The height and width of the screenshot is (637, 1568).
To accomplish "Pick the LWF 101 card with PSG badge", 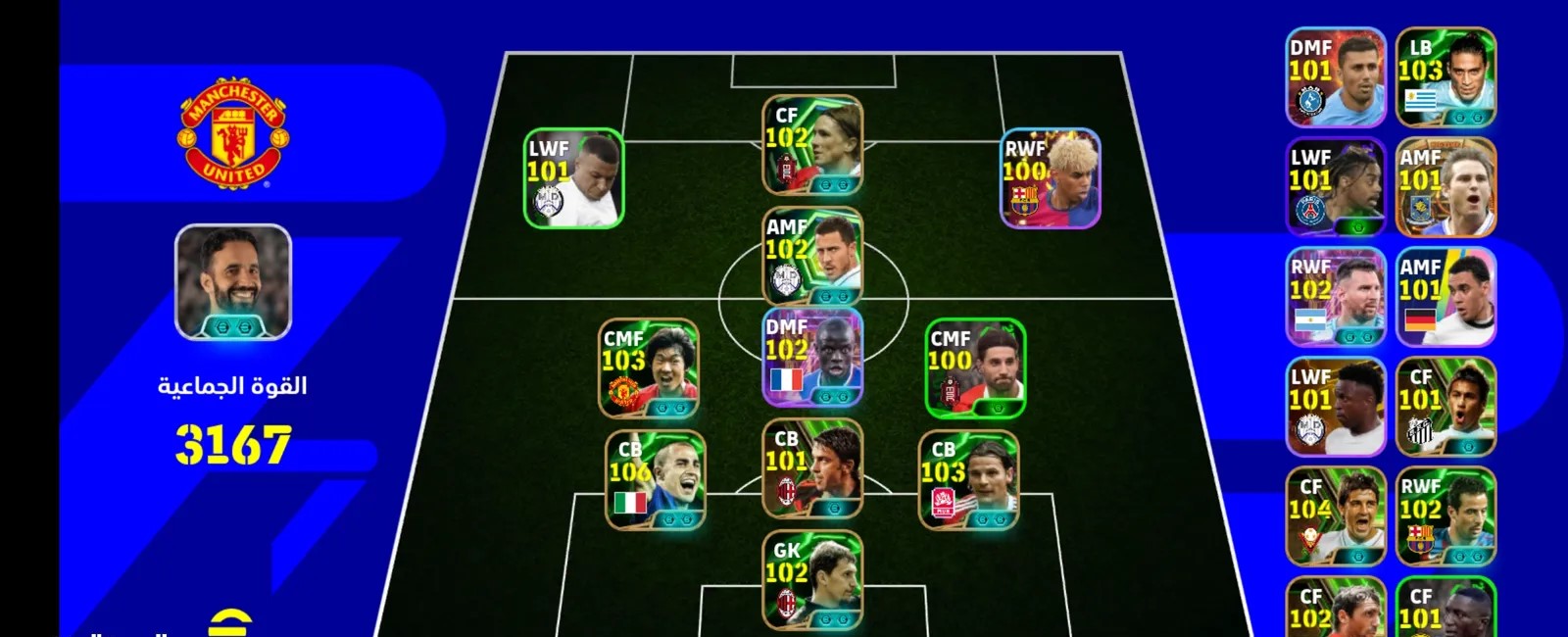I will coord(1335,187).
